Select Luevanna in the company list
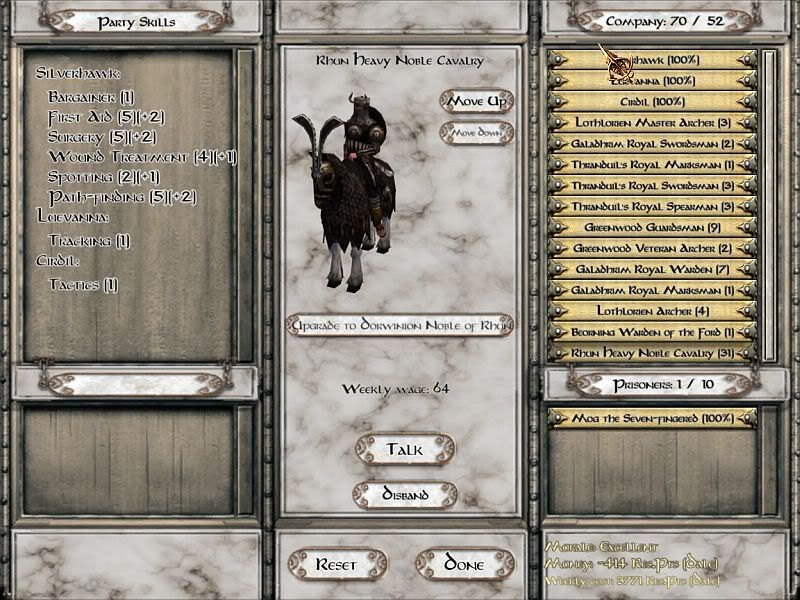Image resolution: width=800 pixels, height=600 pixels. (x=651, y=81)
